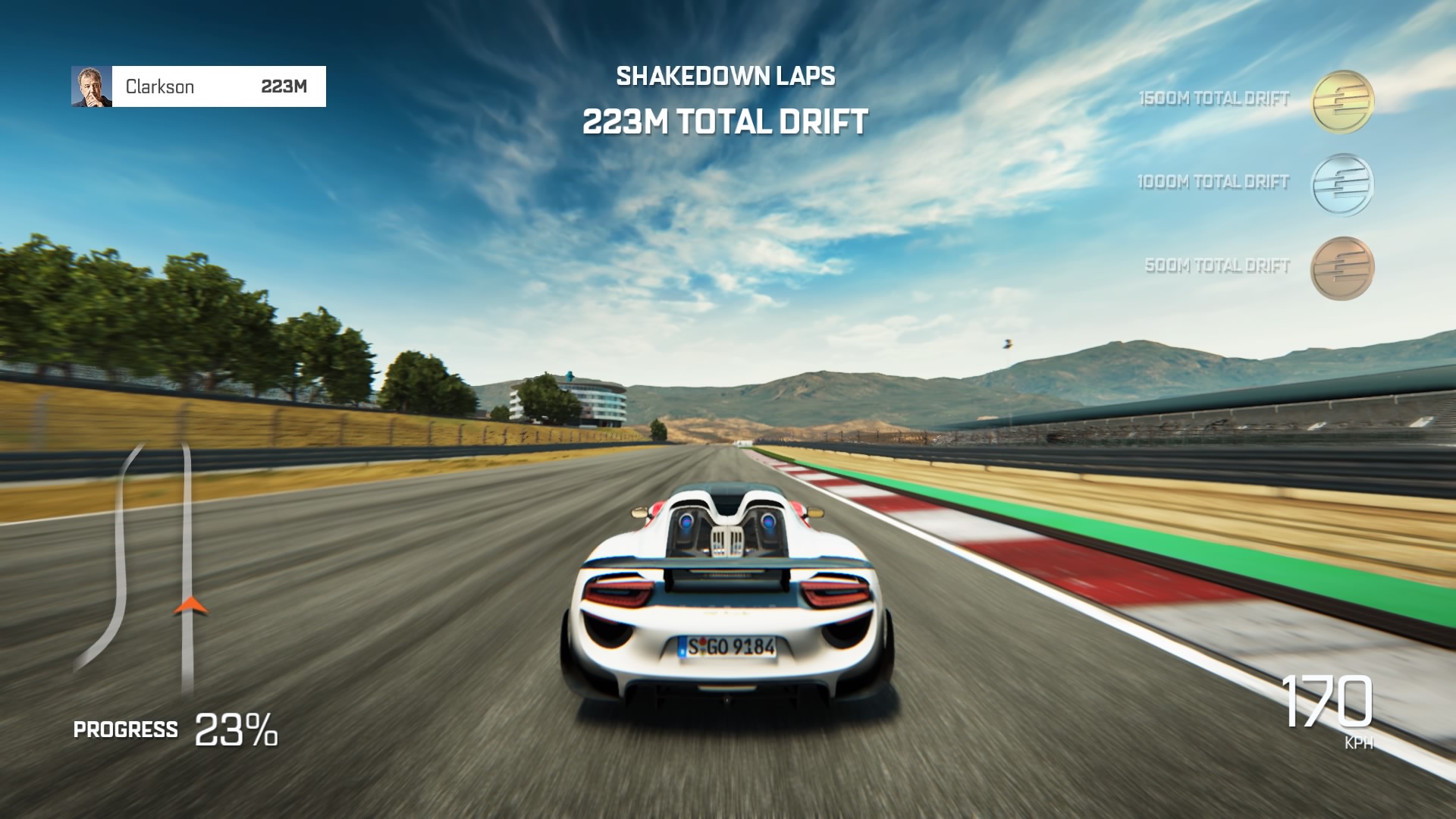Click the orange position arrow on minimap
Screen dimensions: 1456x819
click(x=190, y=605)
